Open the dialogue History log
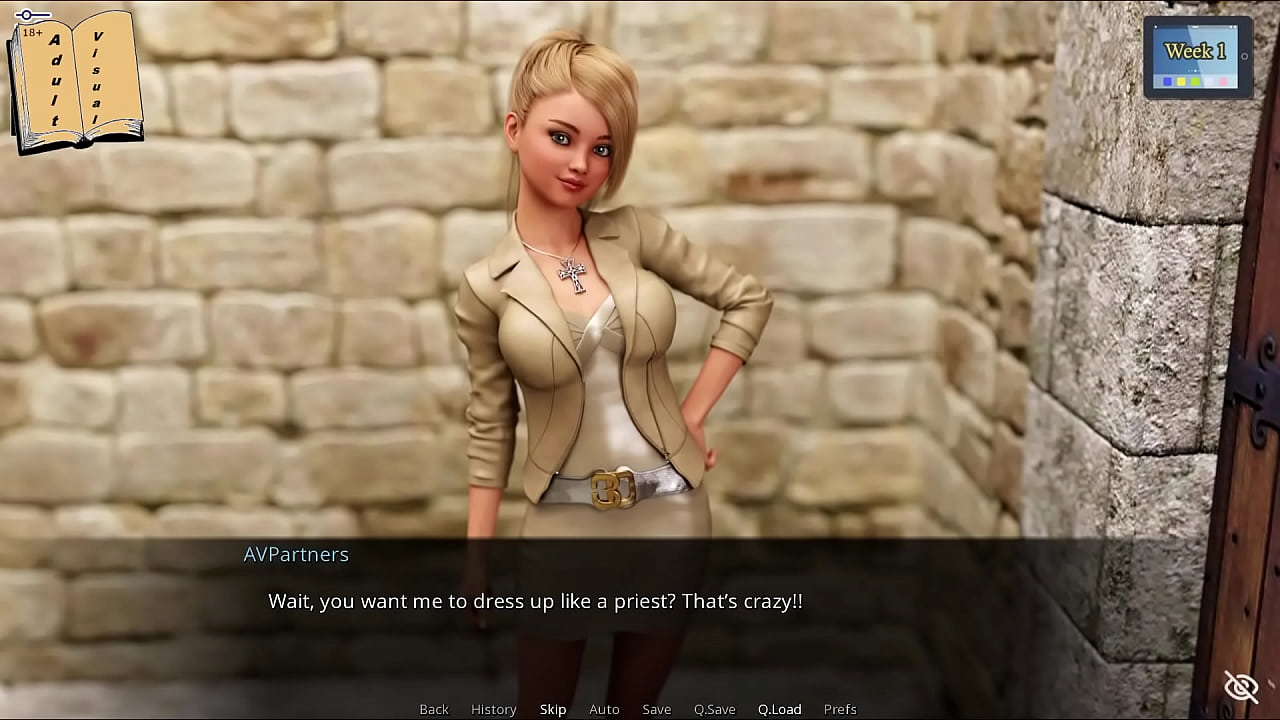The height and width of the screenshot is (720, 1280). point(493,709)
